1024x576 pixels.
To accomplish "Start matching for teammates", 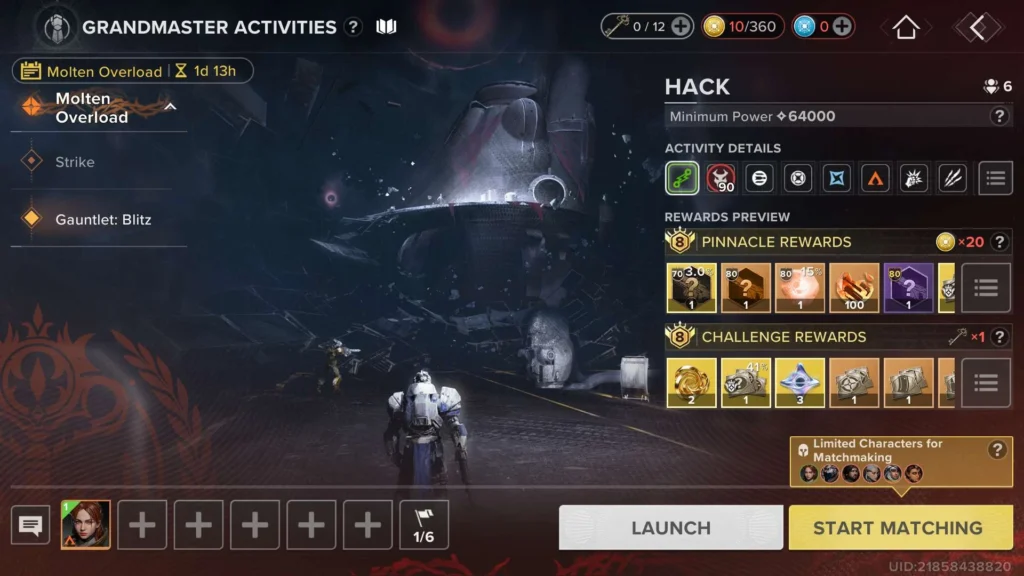I will click(x=897, y=527).
